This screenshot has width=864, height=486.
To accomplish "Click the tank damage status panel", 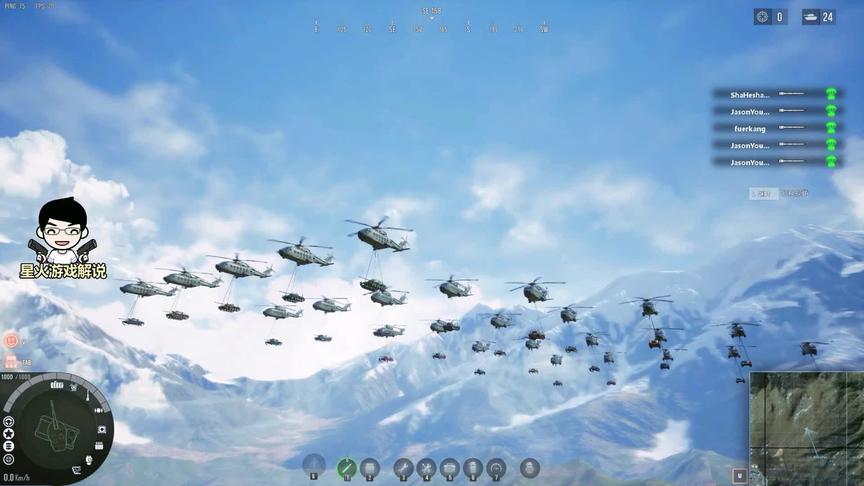I will (56, 428).
